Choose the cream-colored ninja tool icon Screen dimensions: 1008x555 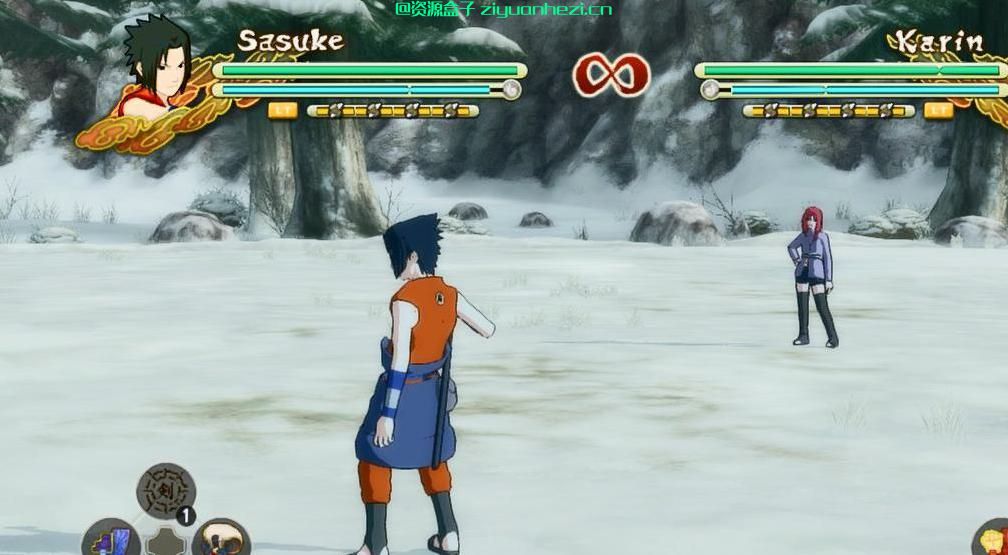(x=220, y=539)
